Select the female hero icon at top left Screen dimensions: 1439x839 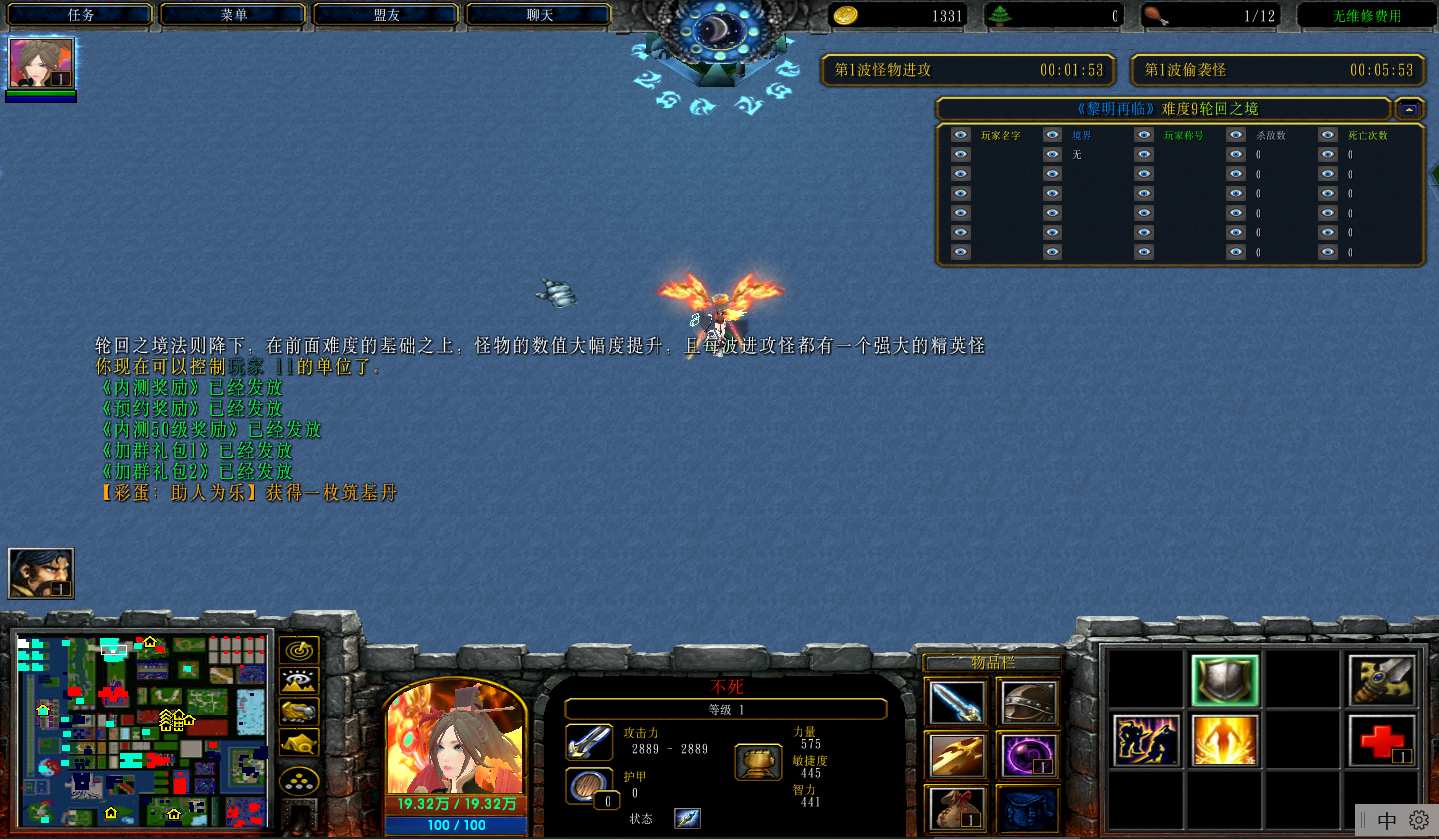click(x=41, y=64)
